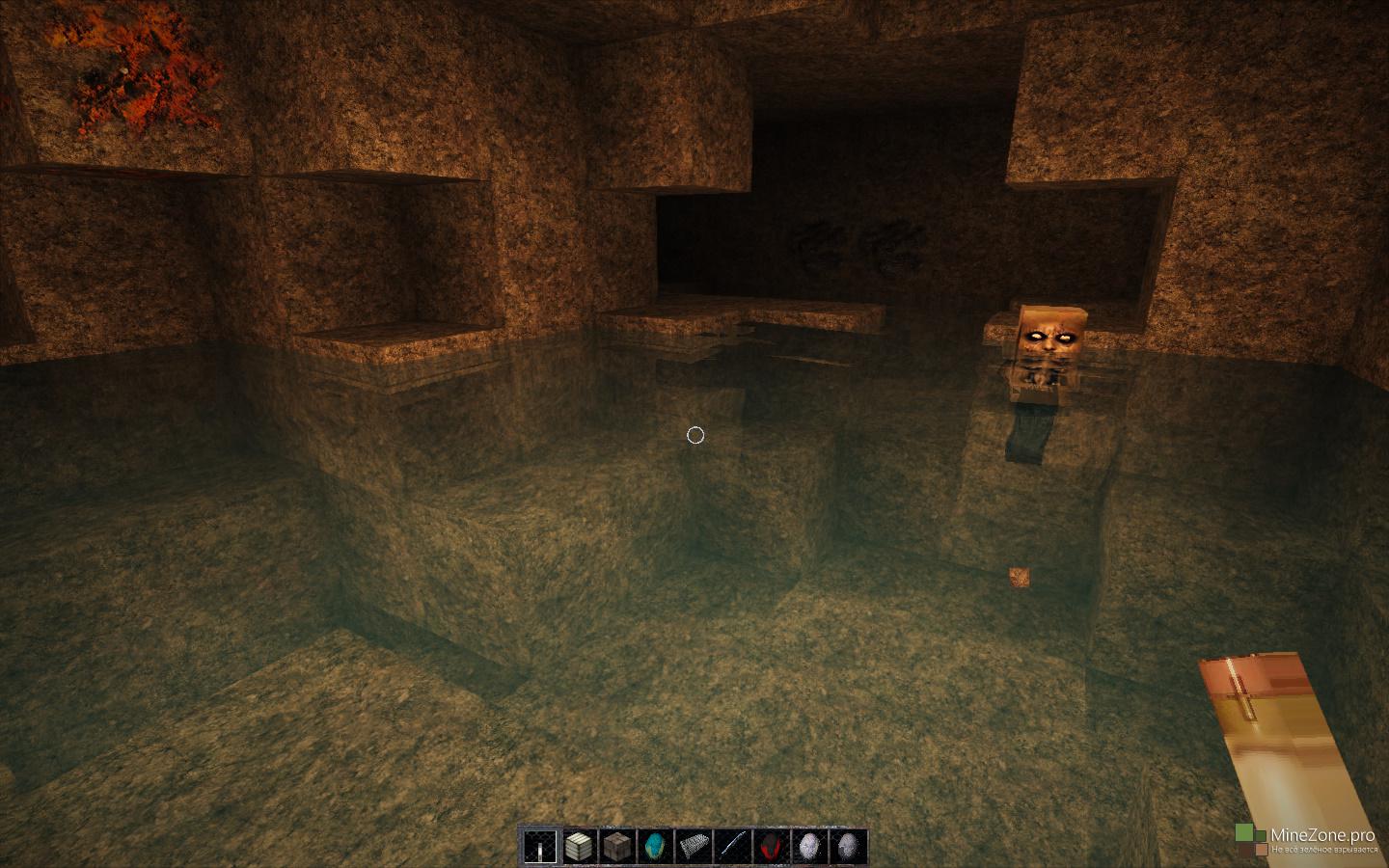Select the red and black egg slot
Viewport: 1389px width, 868px height.
[x=769, y=847]
